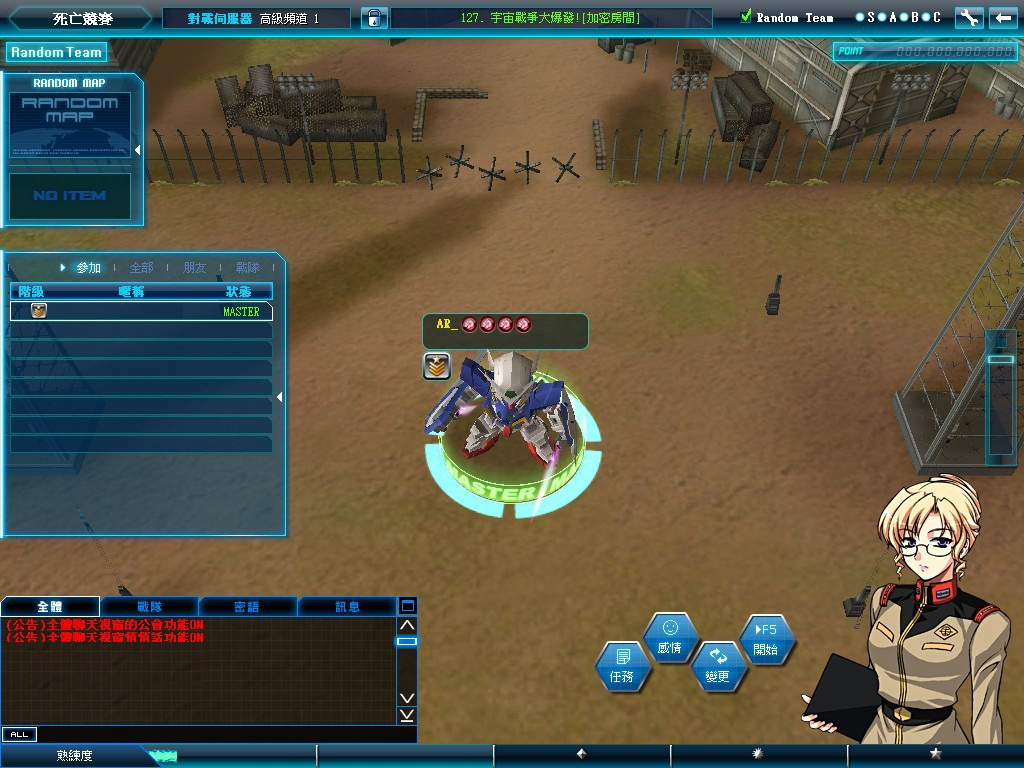Switch chat to the 戰隊 tab

coord(150,606)
